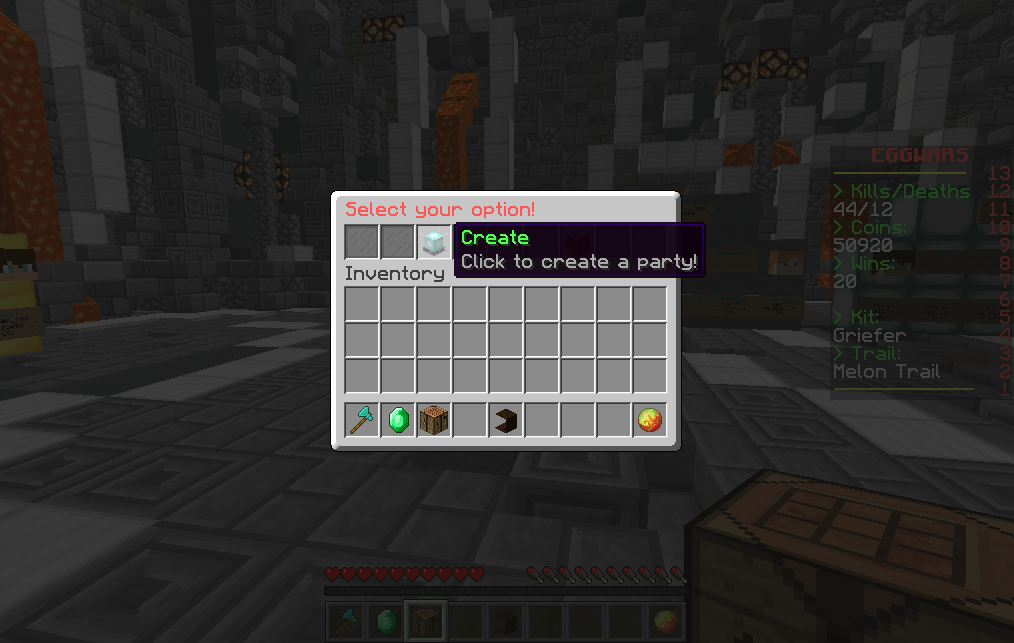Viewport: 1014px width, 643px height.
Task: Pick the diamond axe in the hotbar row
Action: [362, 421]
